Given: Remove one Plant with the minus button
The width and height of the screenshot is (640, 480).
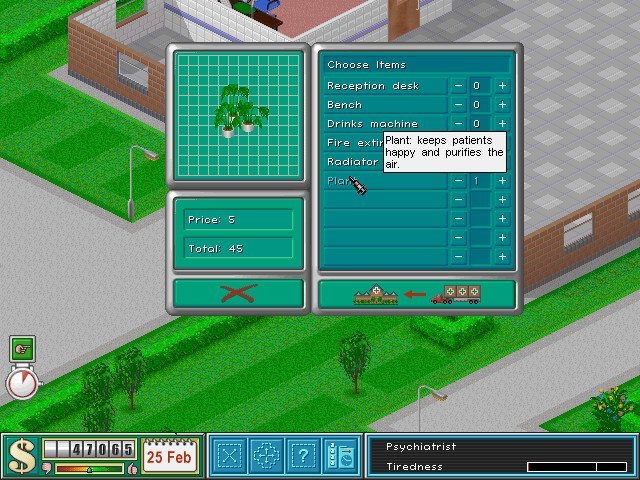Looking at the screenshot, I should pos(458,181).
